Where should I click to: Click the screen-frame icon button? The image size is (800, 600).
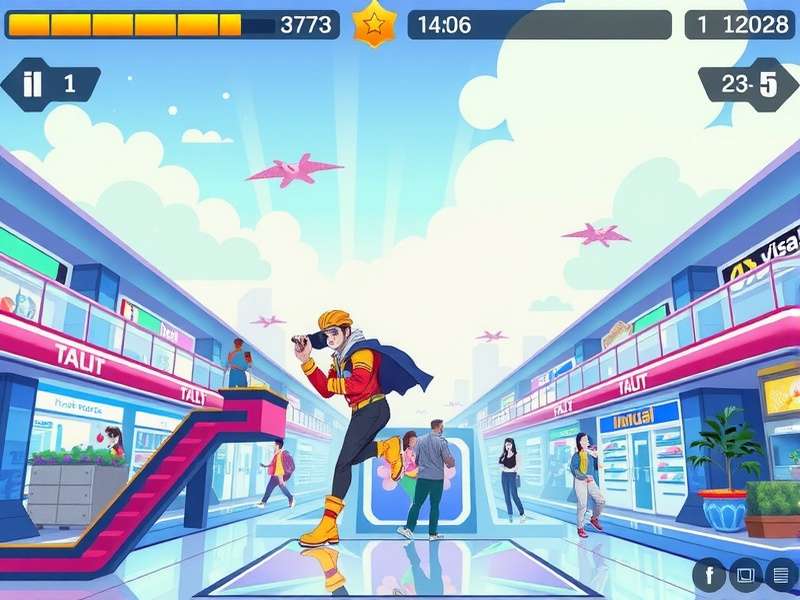coord(745,575)
